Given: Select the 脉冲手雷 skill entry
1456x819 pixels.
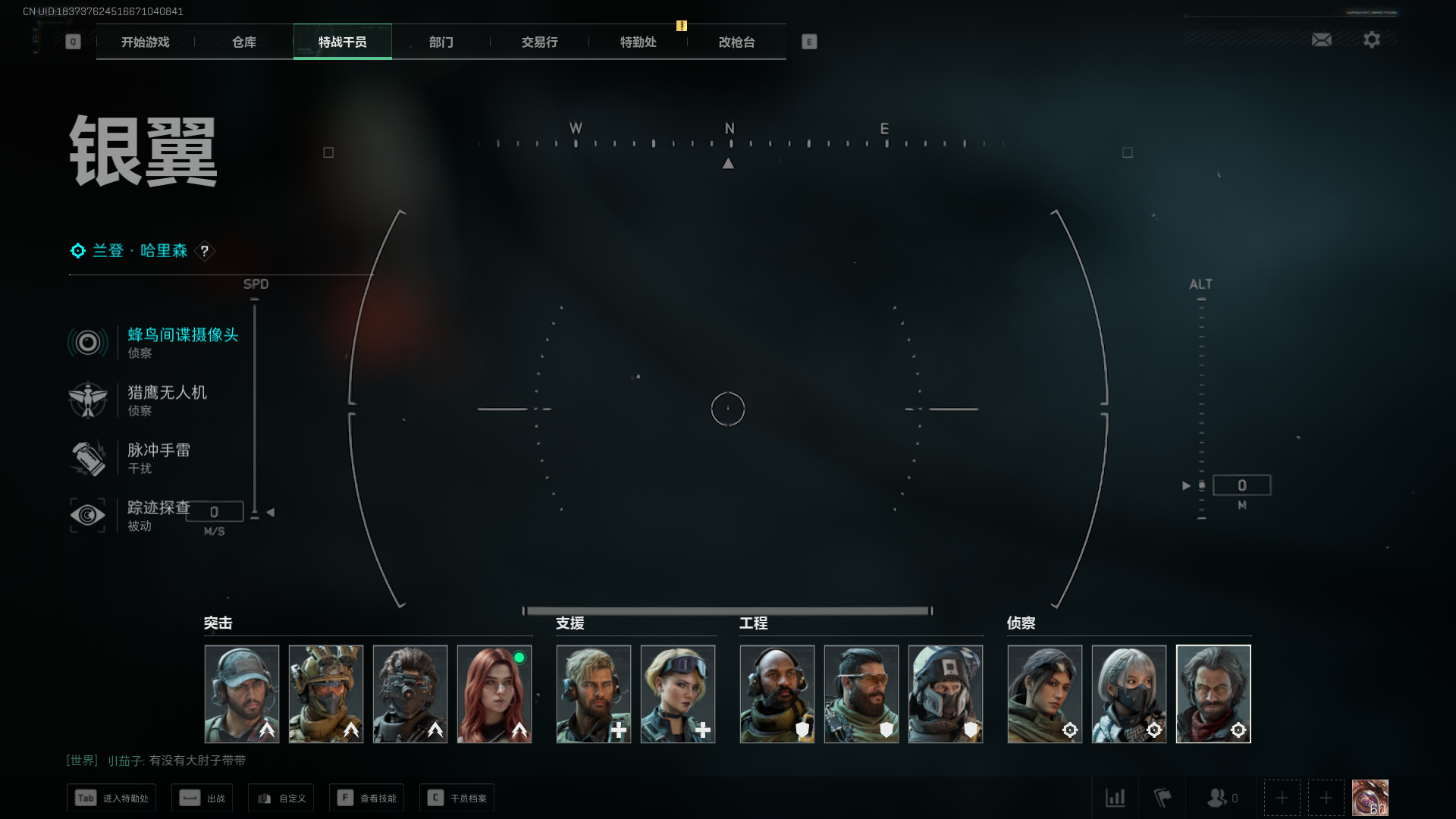Looking at the screenshot, I should pos(158,457).
